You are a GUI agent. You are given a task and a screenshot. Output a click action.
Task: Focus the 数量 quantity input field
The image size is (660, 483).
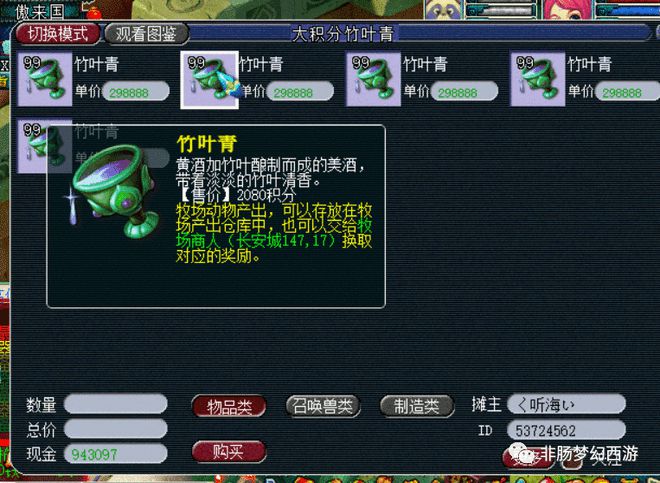pyautogui.click(x=116, y=405)
